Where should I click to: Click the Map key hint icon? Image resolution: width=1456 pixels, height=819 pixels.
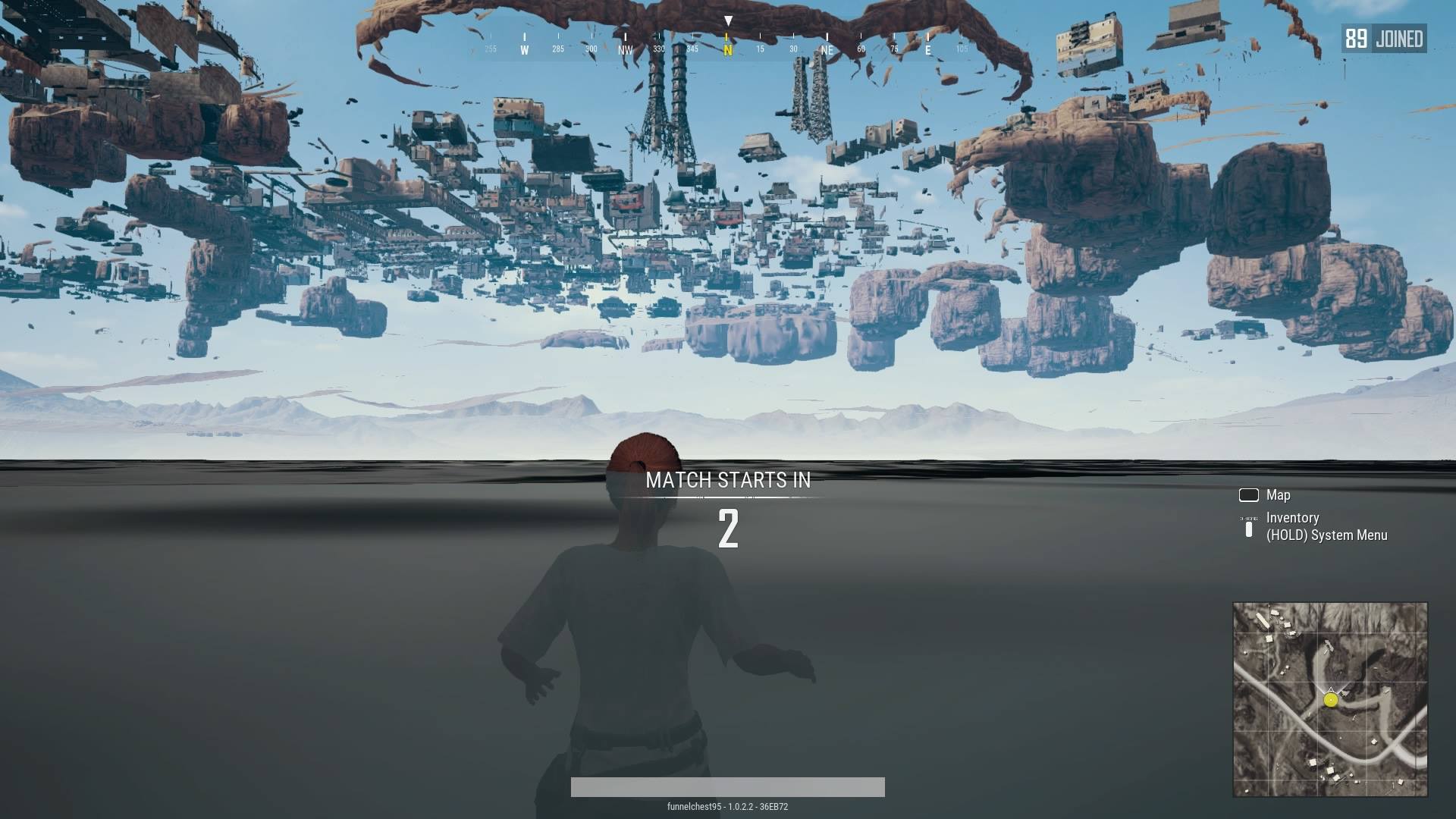pos(1250,494)
